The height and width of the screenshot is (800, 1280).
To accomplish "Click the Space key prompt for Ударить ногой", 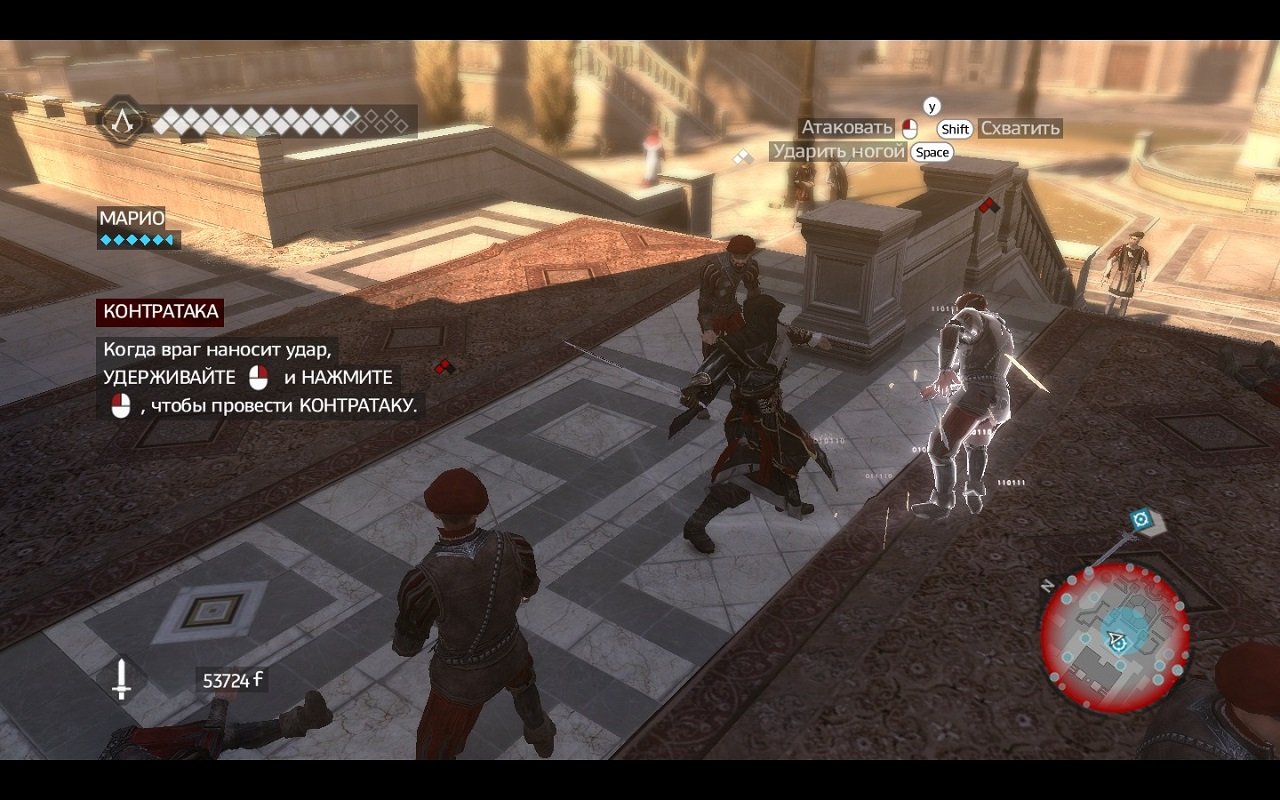I will (x=932, y=152).
